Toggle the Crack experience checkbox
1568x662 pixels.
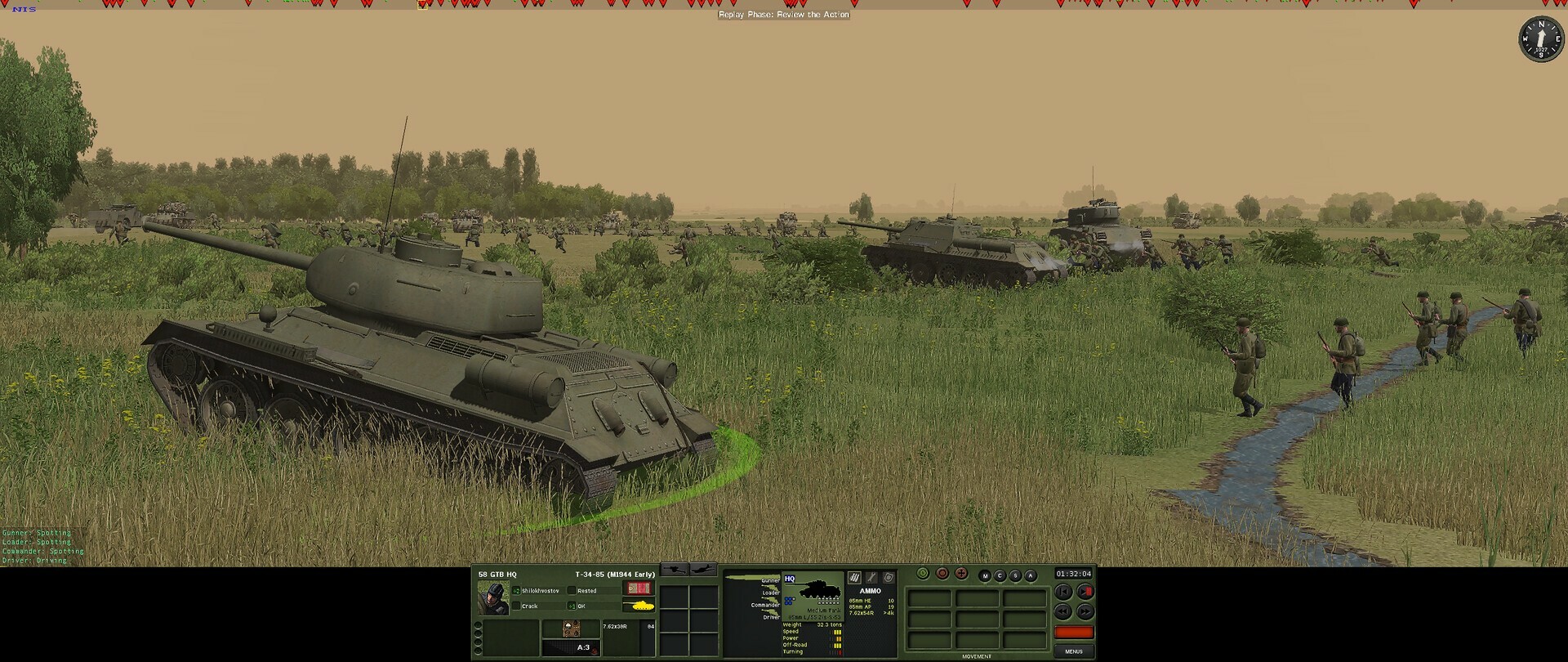click(515, 606)
